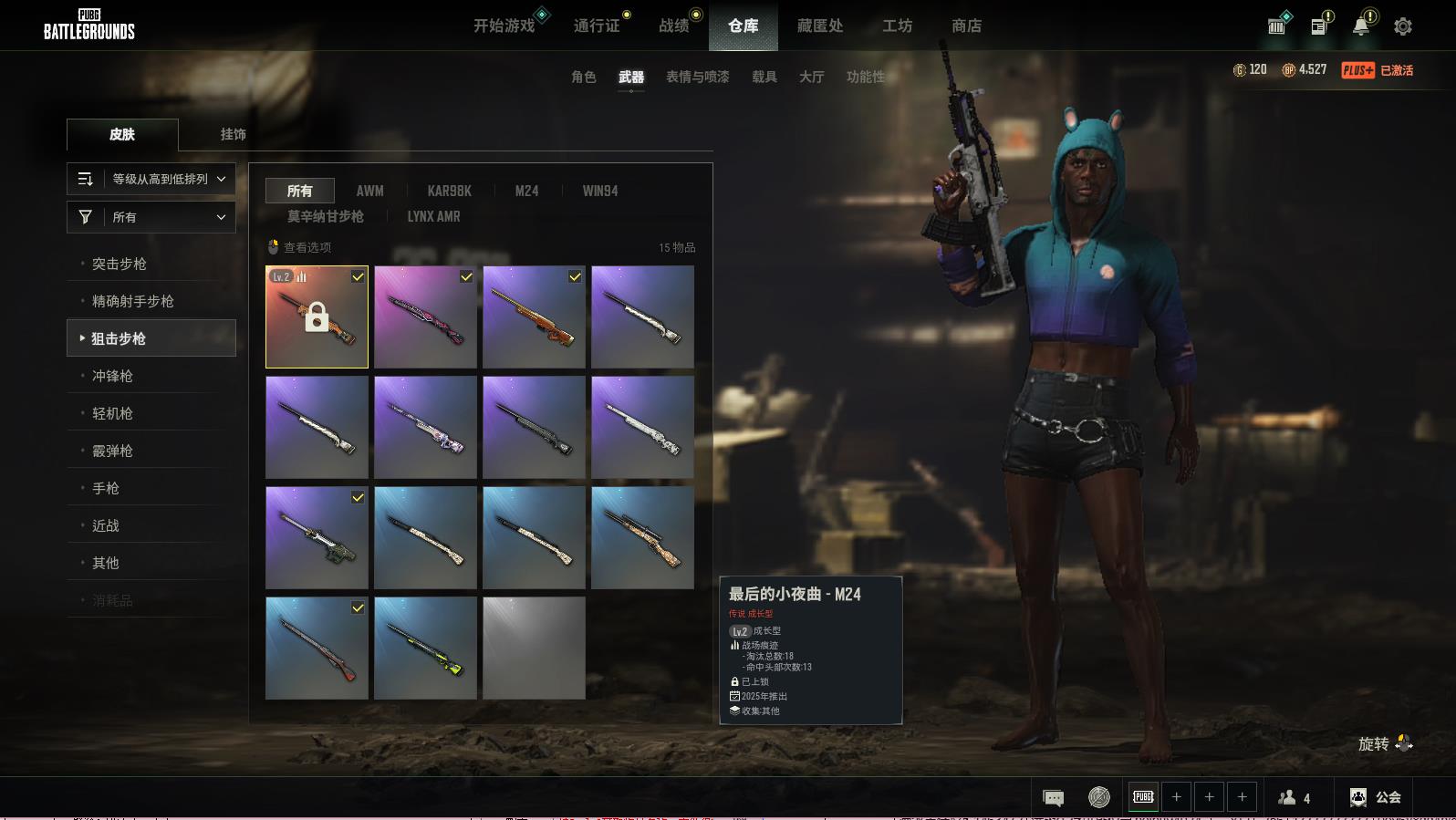This screenshot has height=820, width=1456.
Task: Open the 公会 clan panel
Action: 1376,797
